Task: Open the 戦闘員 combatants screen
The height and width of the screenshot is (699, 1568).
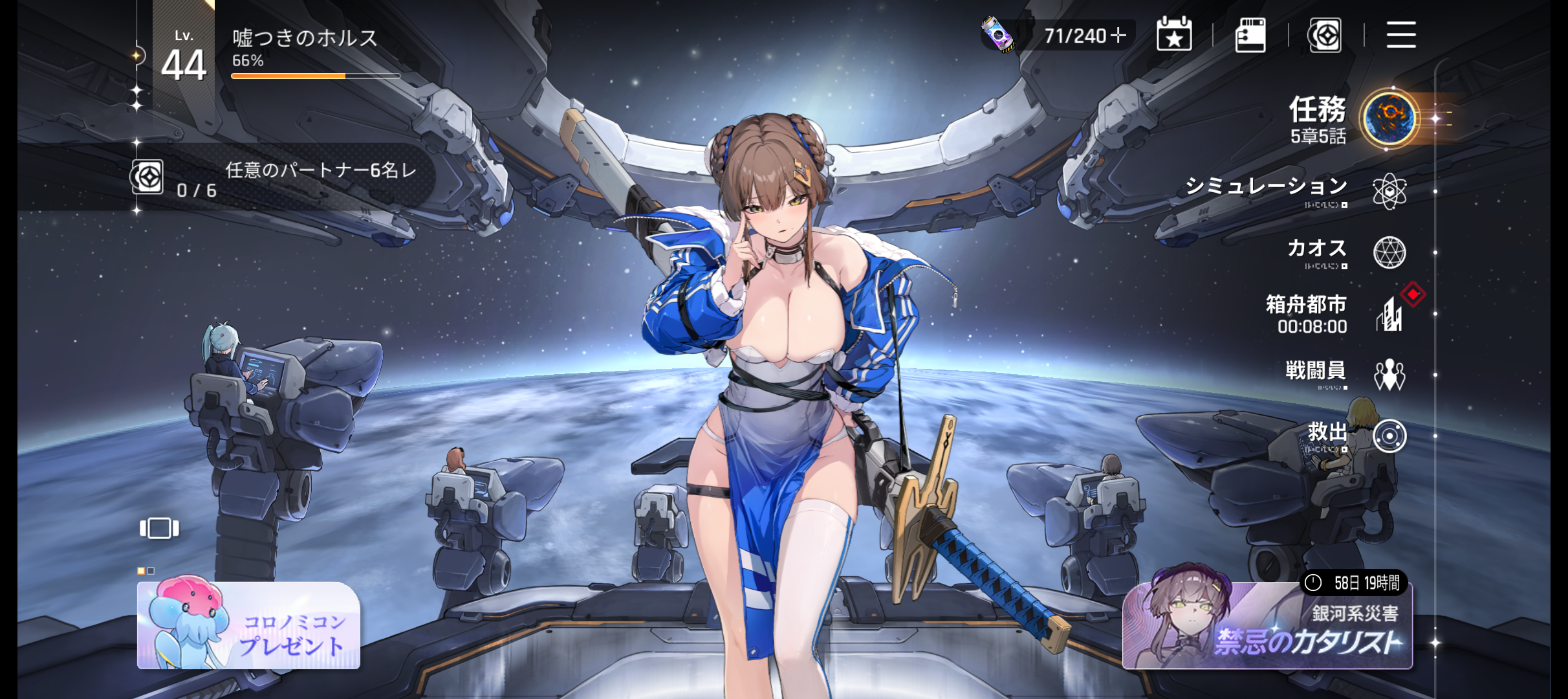Action: (x=1388, y=374)
